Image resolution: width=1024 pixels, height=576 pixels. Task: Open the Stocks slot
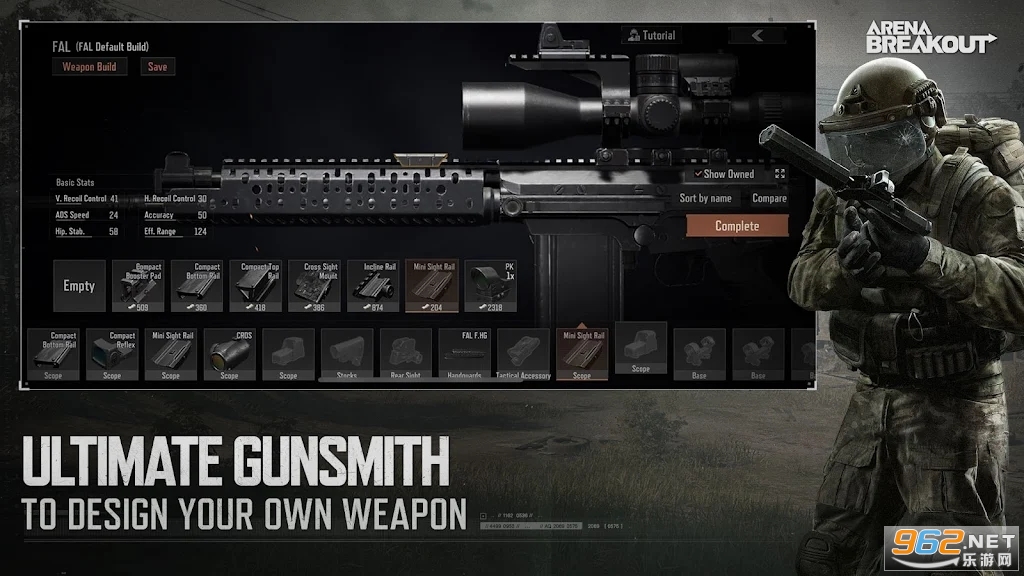click(x=347, y=355)
